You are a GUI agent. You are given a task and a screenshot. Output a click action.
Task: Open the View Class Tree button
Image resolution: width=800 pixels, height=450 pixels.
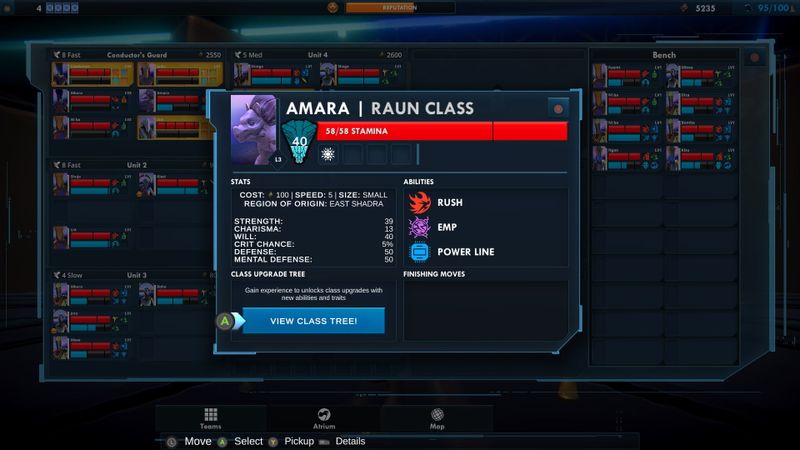[x=313, y=321]
